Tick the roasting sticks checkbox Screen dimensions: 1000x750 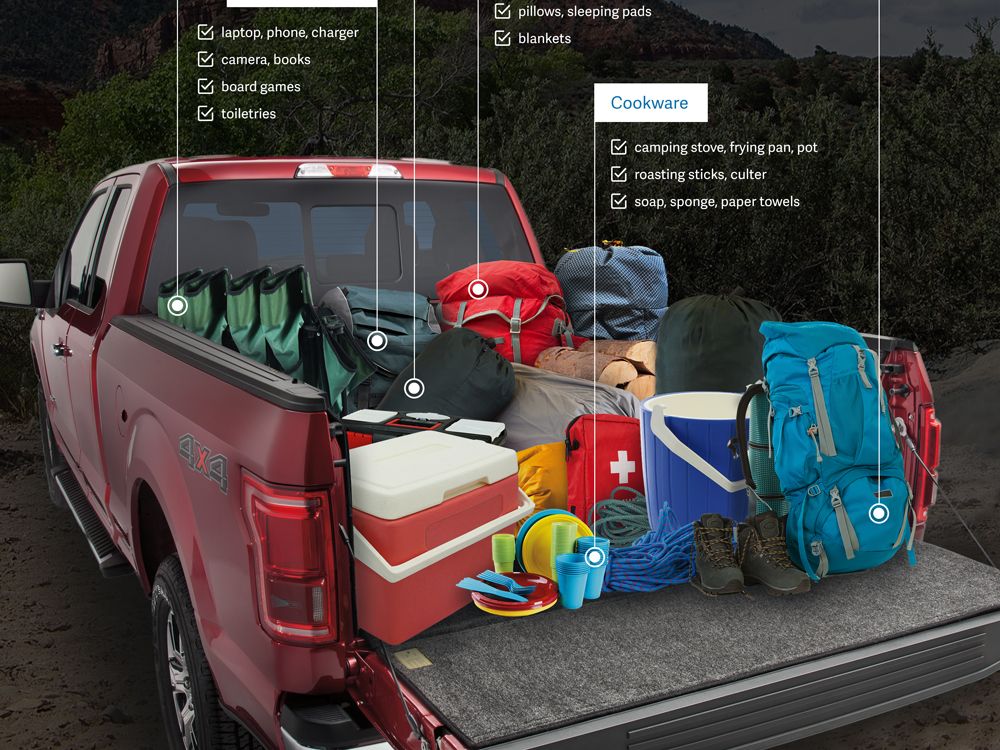[x=619, y=175]
